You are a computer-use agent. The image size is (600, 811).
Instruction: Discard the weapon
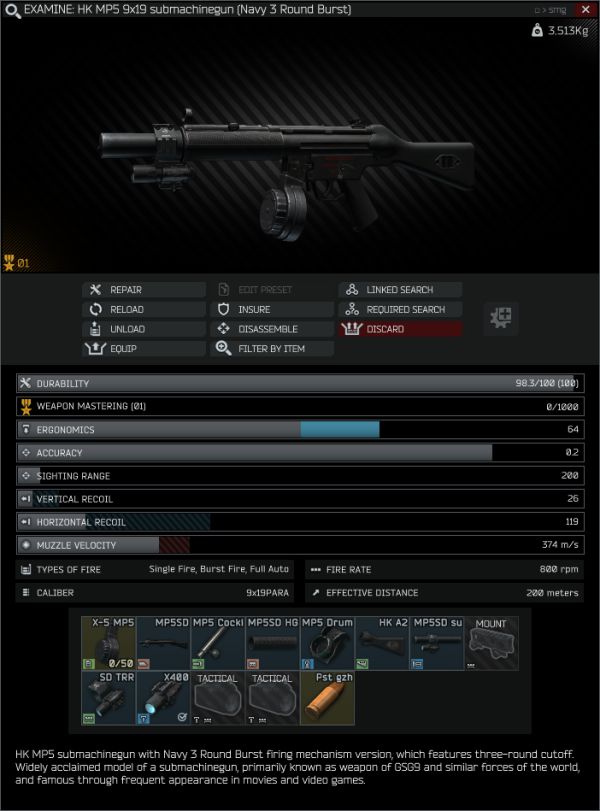[x=400, y=329]
